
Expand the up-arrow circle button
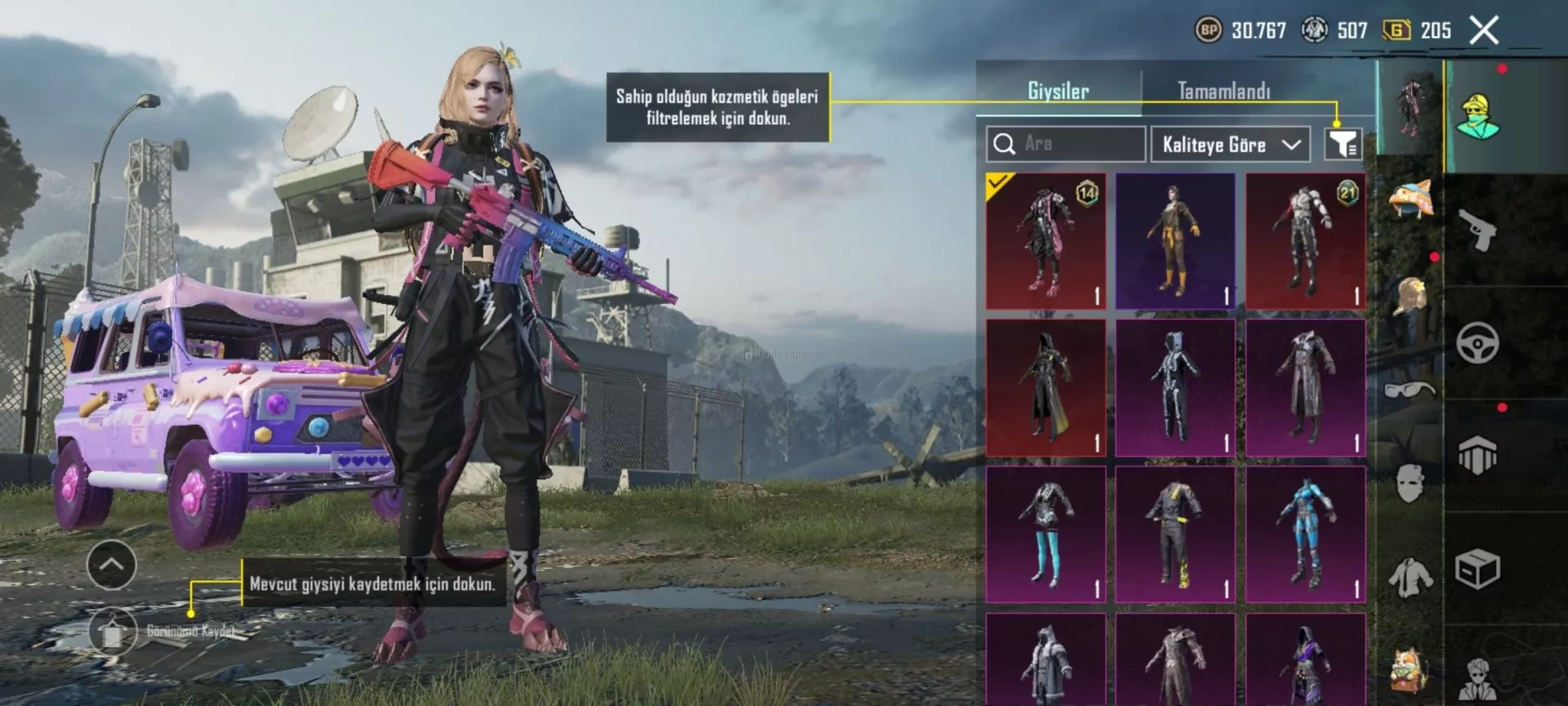pyautogui.click(x=112, y=565)
